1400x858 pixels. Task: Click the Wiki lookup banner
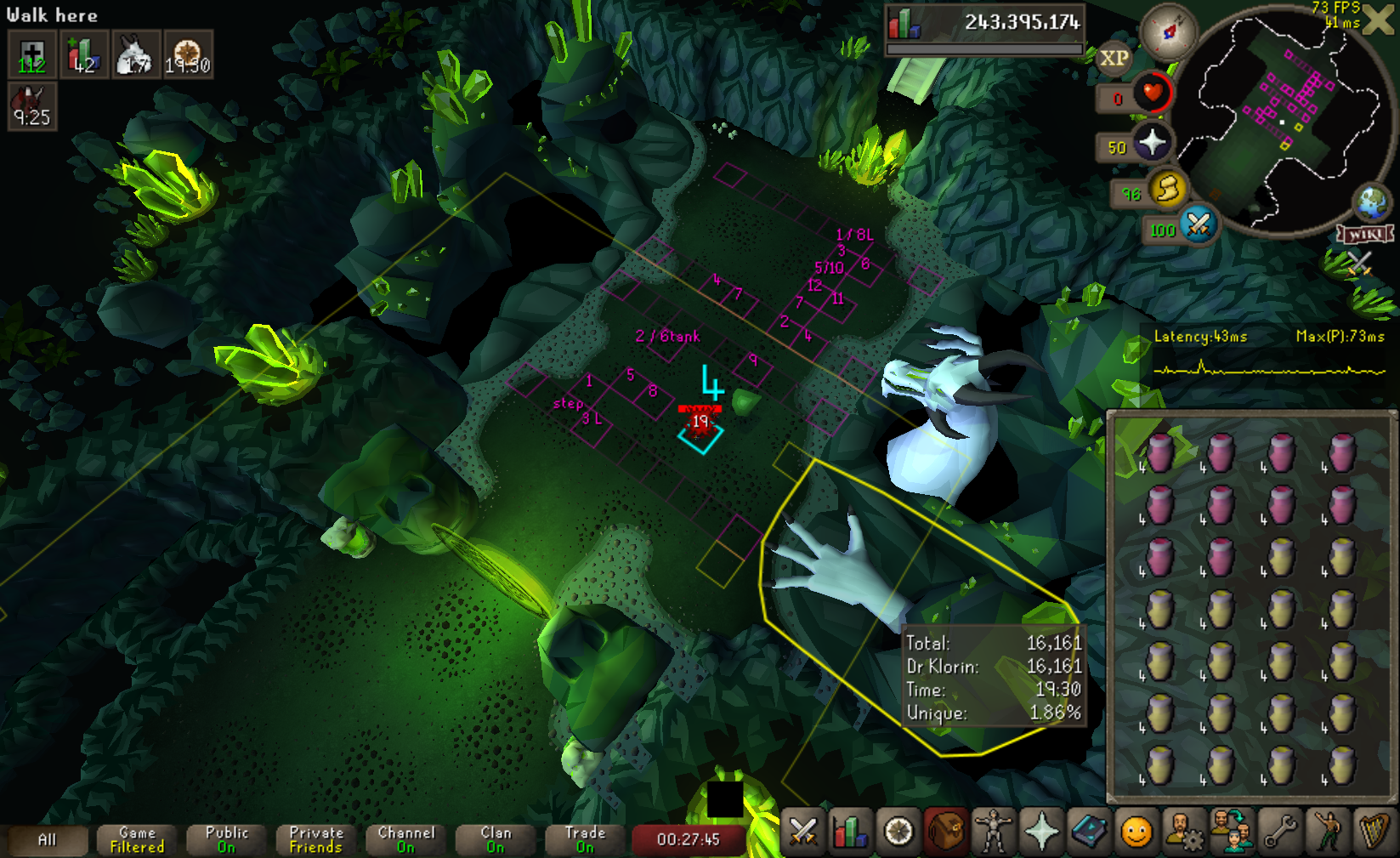pos(1365,234)
